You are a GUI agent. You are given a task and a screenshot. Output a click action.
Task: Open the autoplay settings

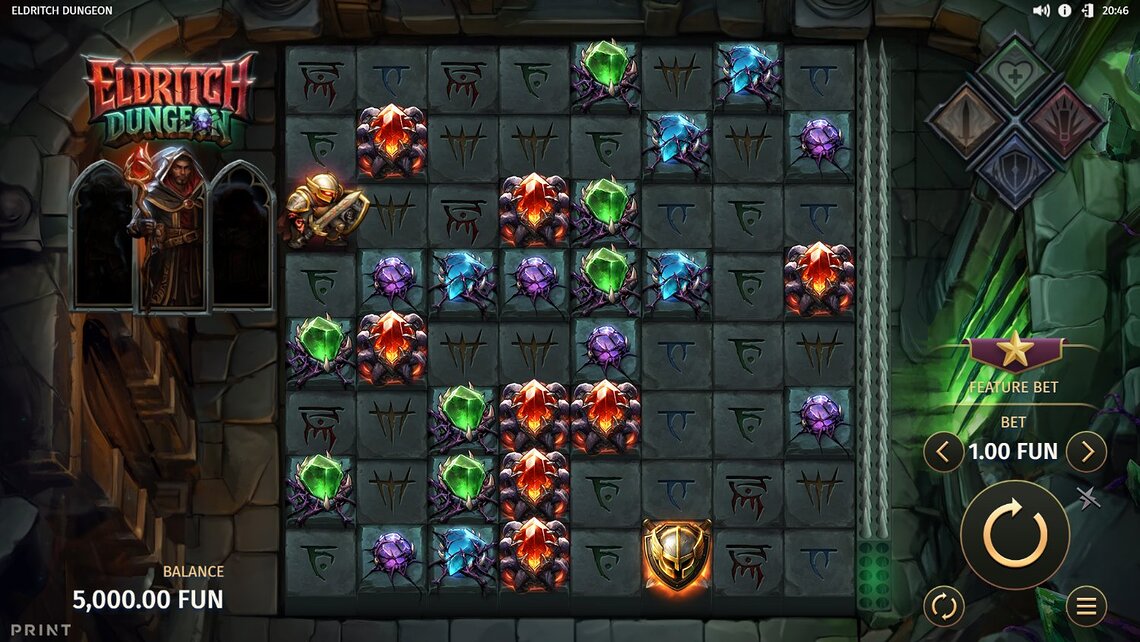point(943,605)
